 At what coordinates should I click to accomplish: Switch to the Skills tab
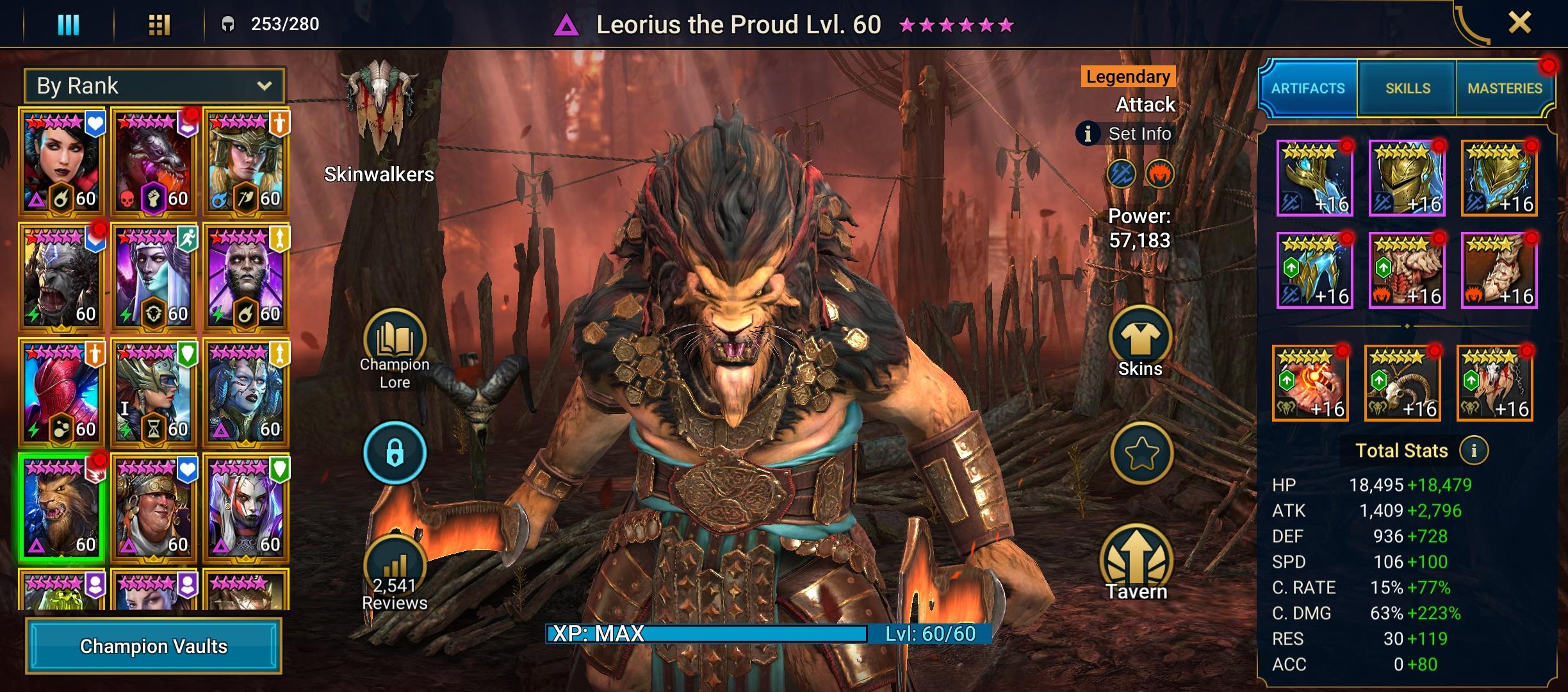(x=1407, y=88)
